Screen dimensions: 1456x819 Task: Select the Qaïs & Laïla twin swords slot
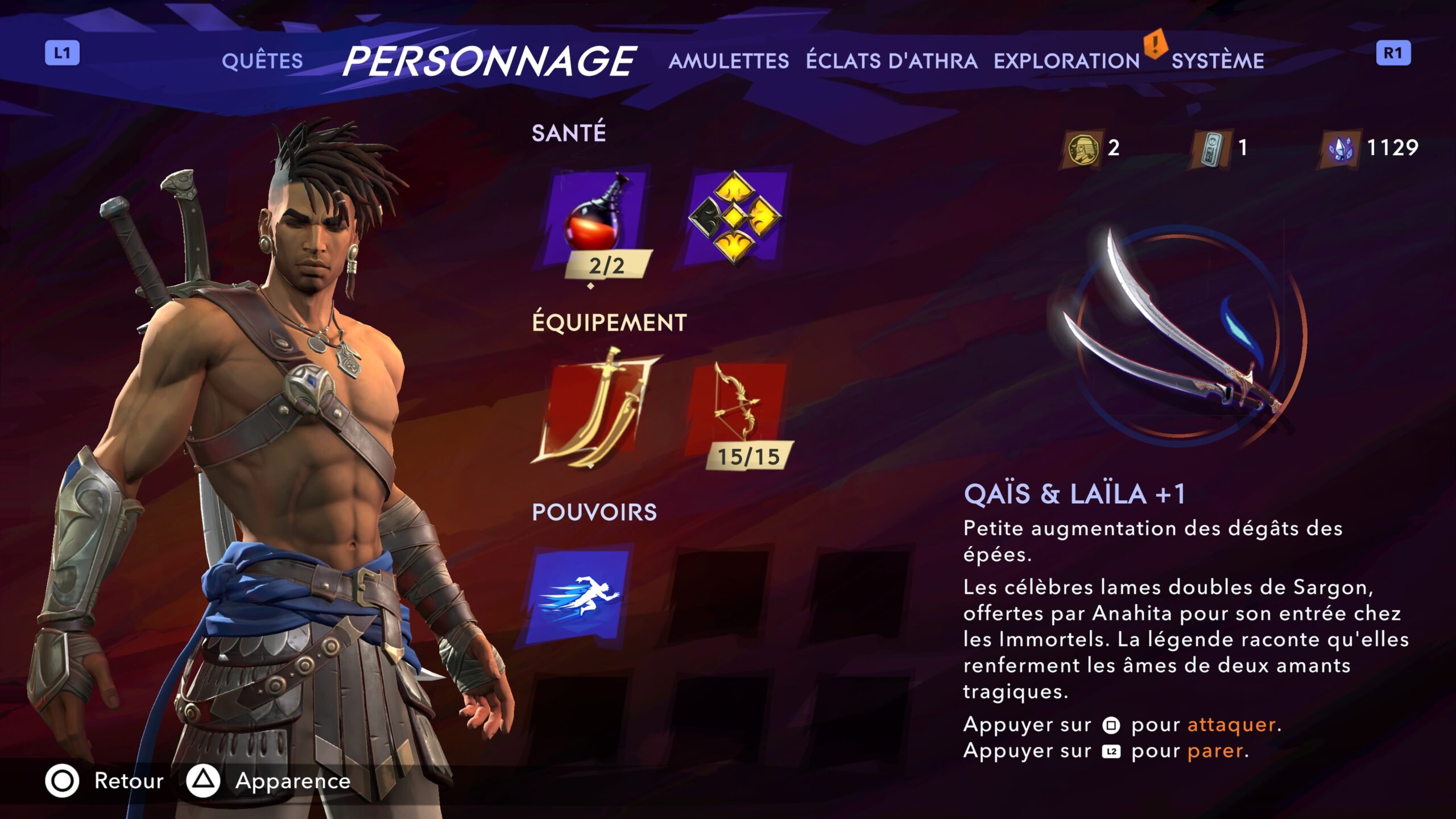coord(594,409)
